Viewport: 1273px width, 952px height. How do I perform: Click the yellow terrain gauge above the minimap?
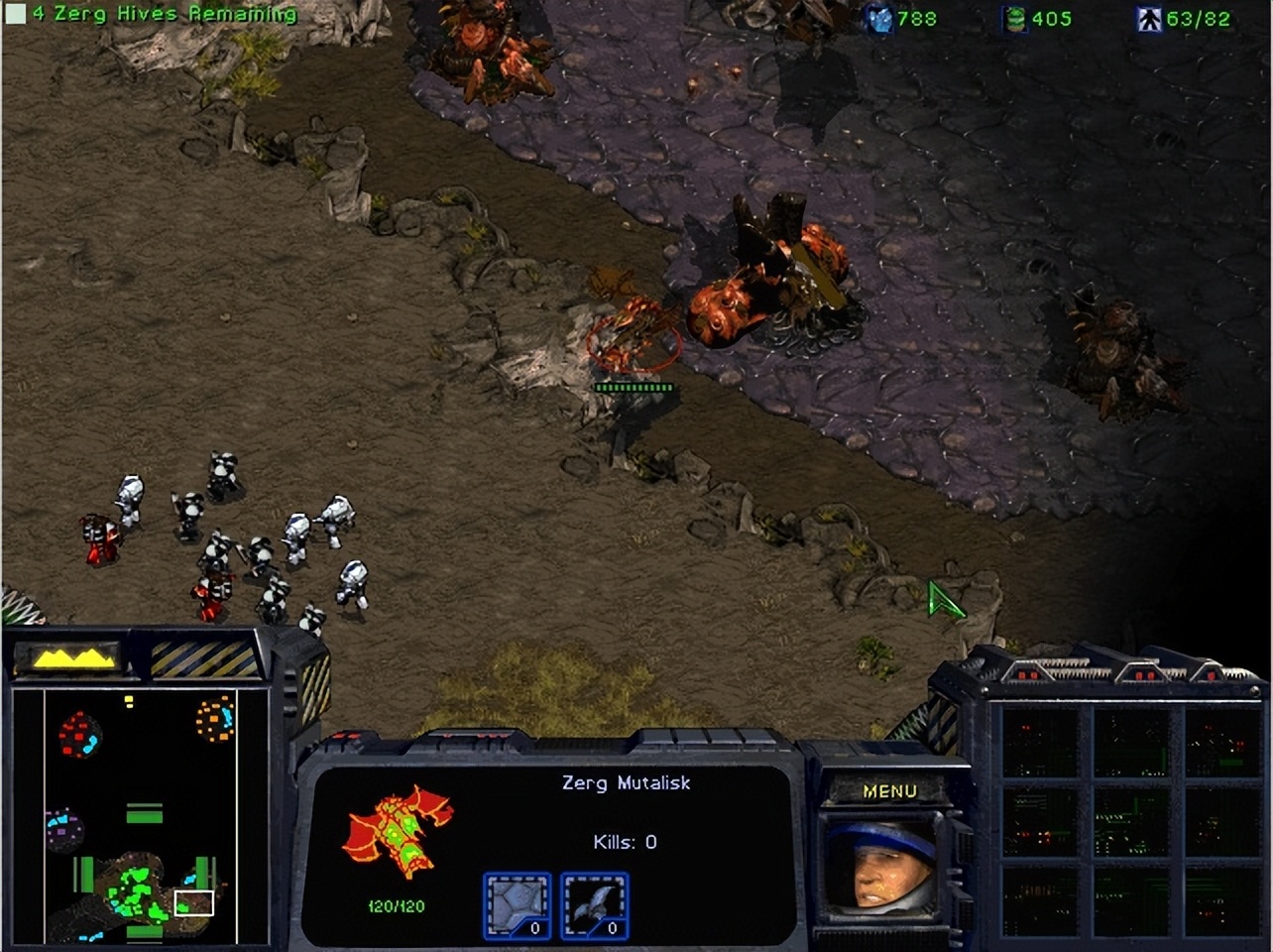click(x=69, y=654)
